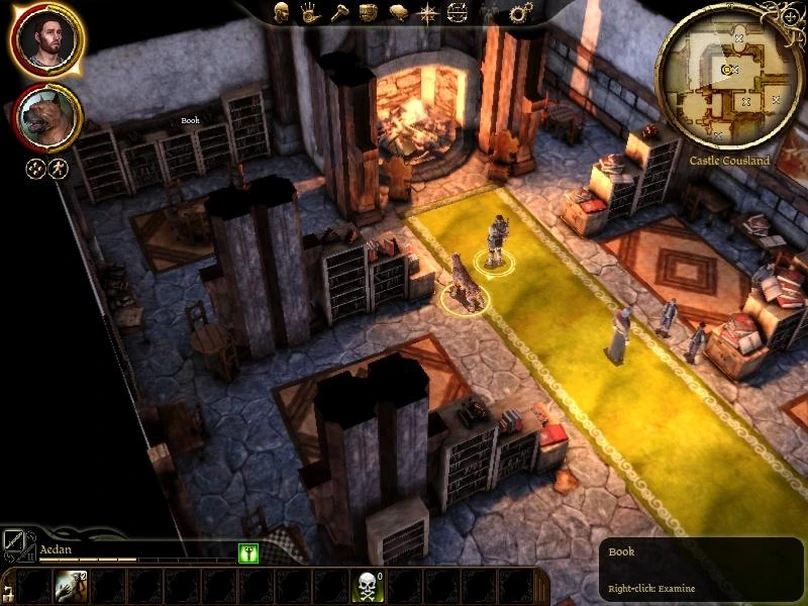The image size is (808, 606).
Task: Click the select-all-party dots button
Action: click(x=35, y=168)
